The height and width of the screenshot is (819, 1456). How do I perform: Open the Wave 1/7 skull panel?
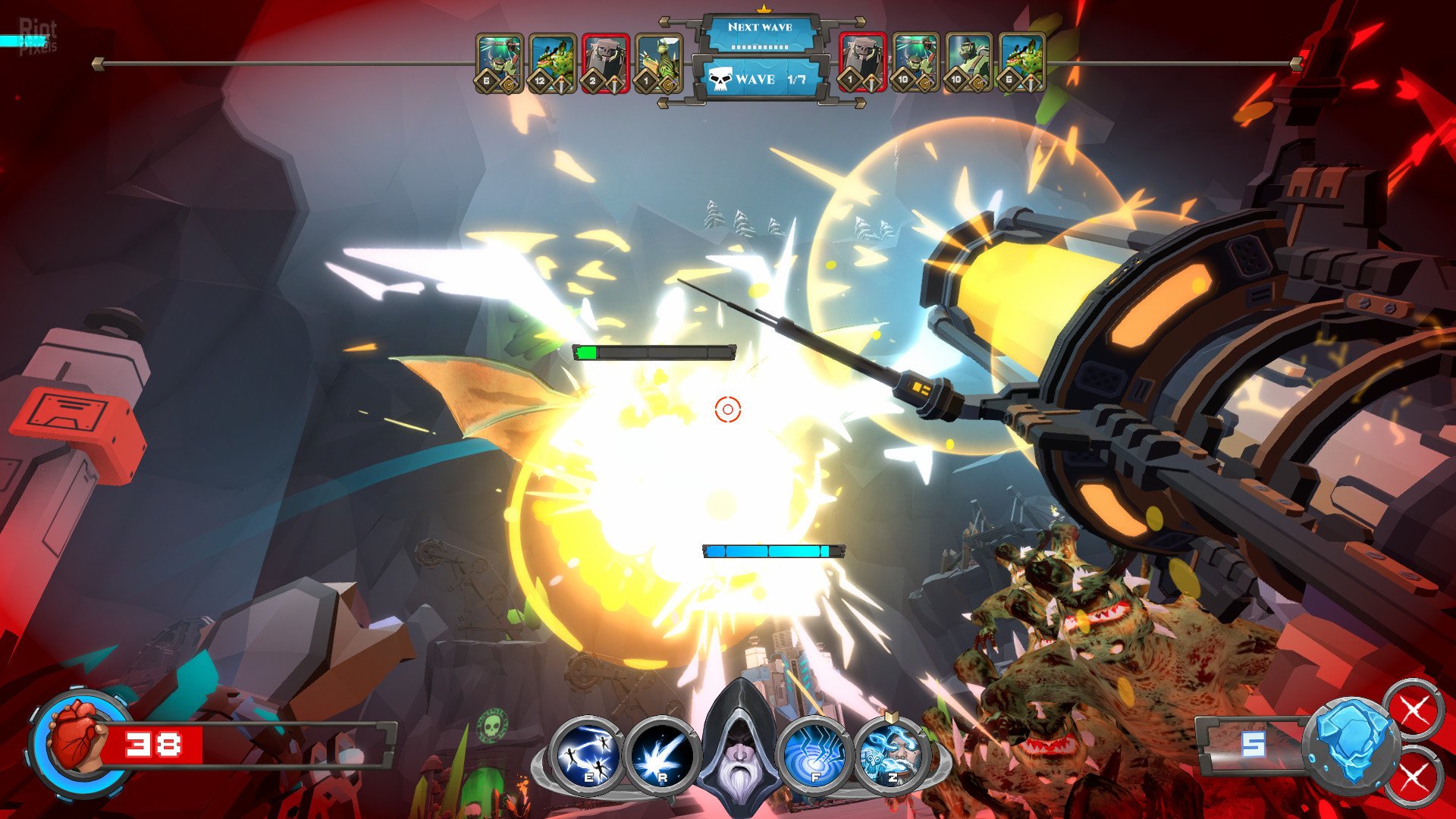[x=760, y=79]
